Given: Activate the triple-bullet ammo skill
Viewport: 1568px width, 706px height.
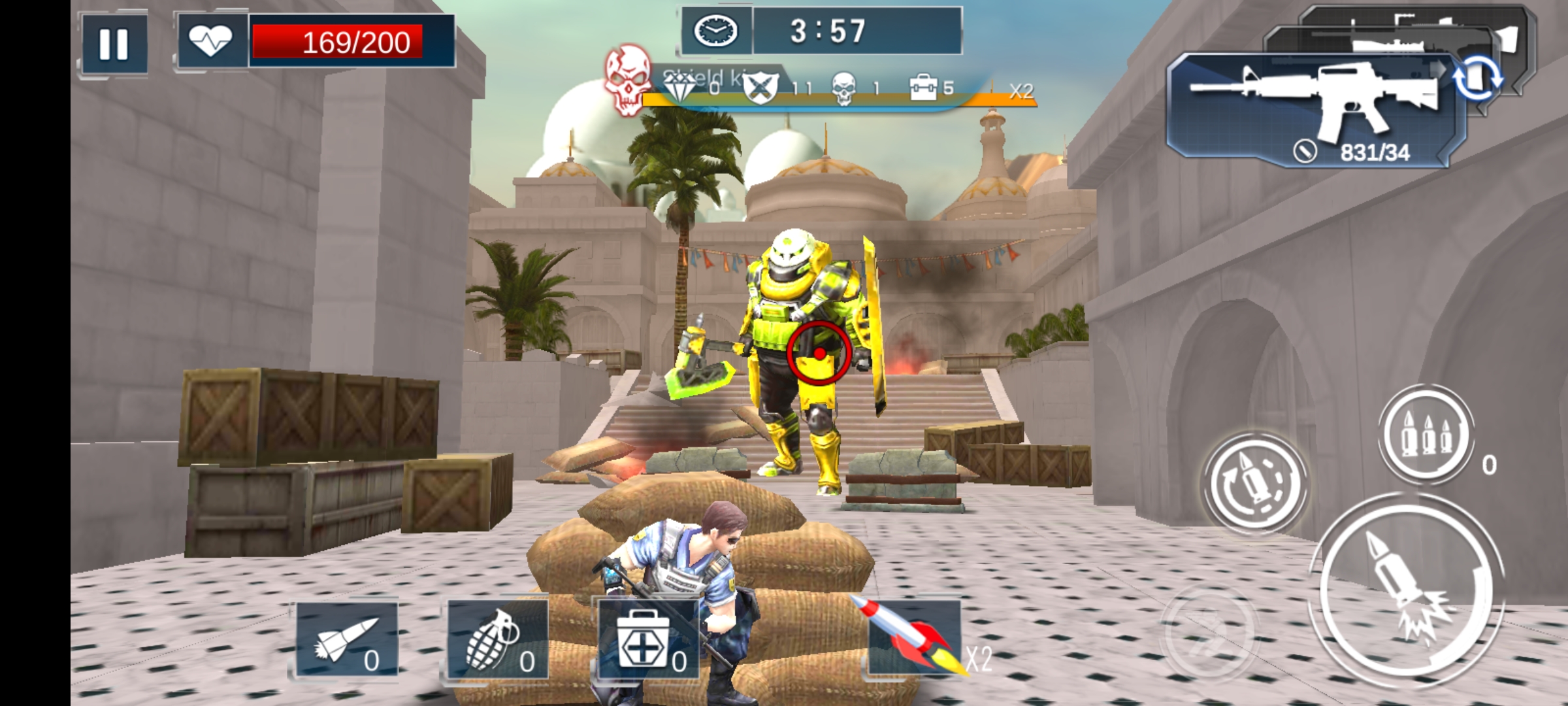Looking at the screenshot, I should pyautogui.click(x=1428, y=435).
